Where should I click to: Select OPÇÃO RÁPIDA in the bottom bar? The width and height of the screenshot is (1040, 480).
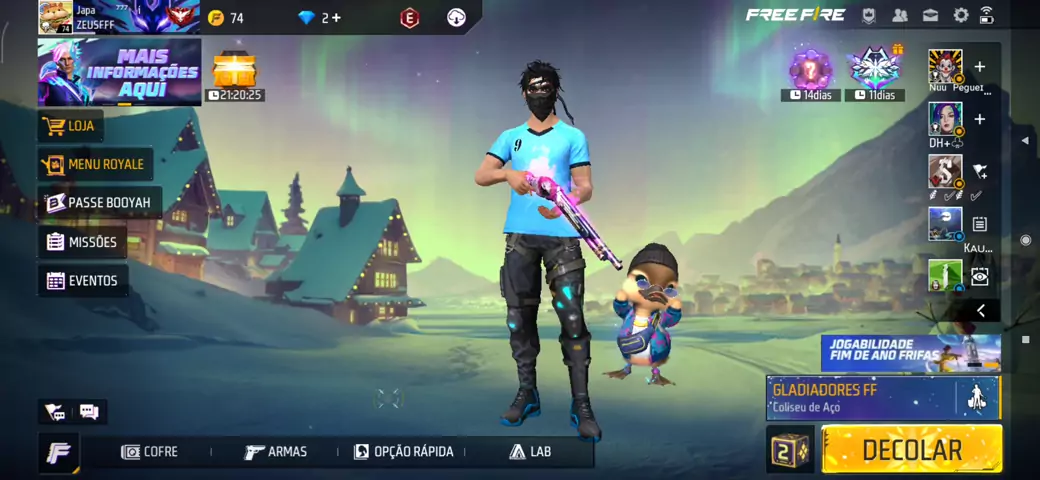(x=403, y=452)
